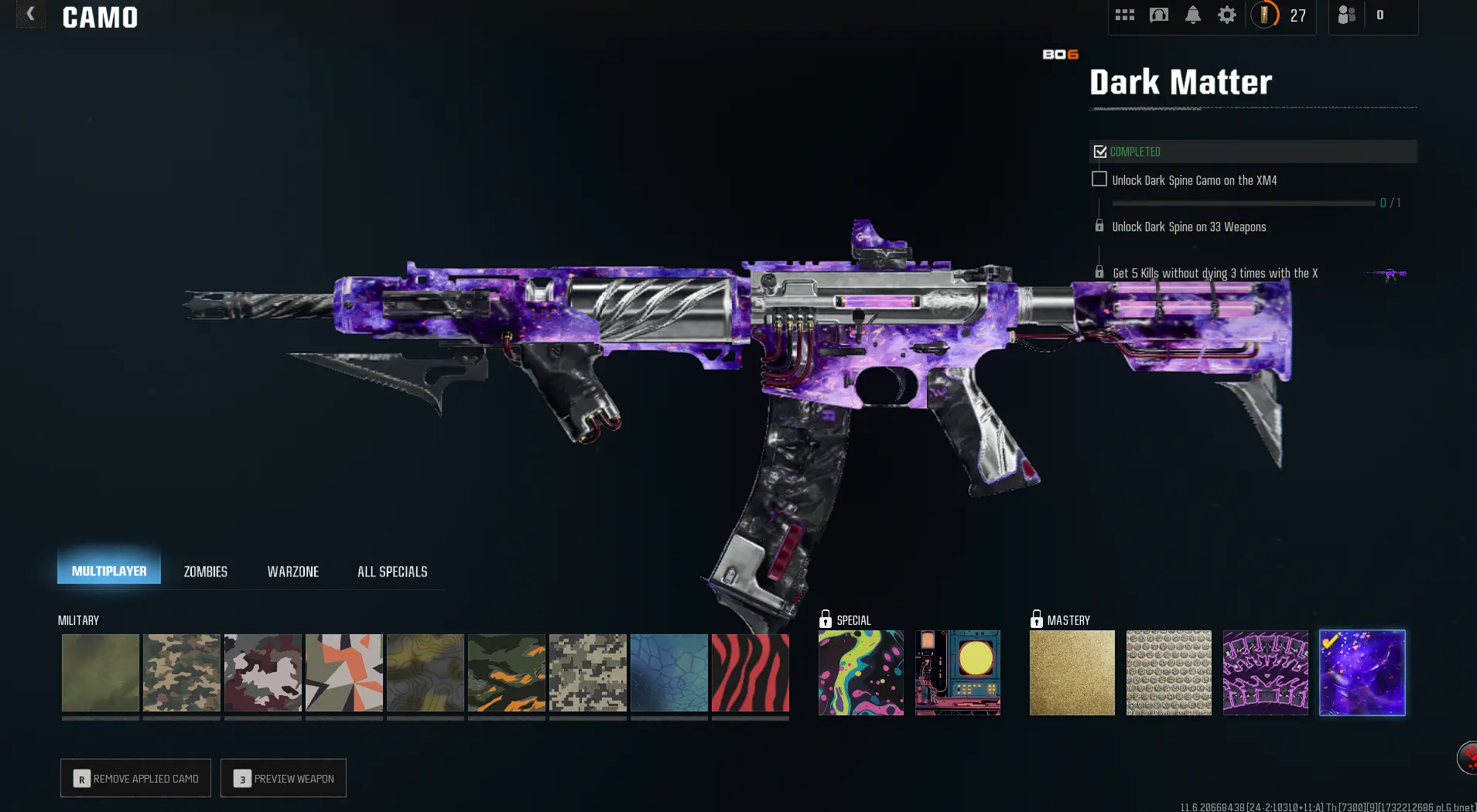Remove the applied camo
This screenshot has height=812, width=1477.
tap(136, 778)
